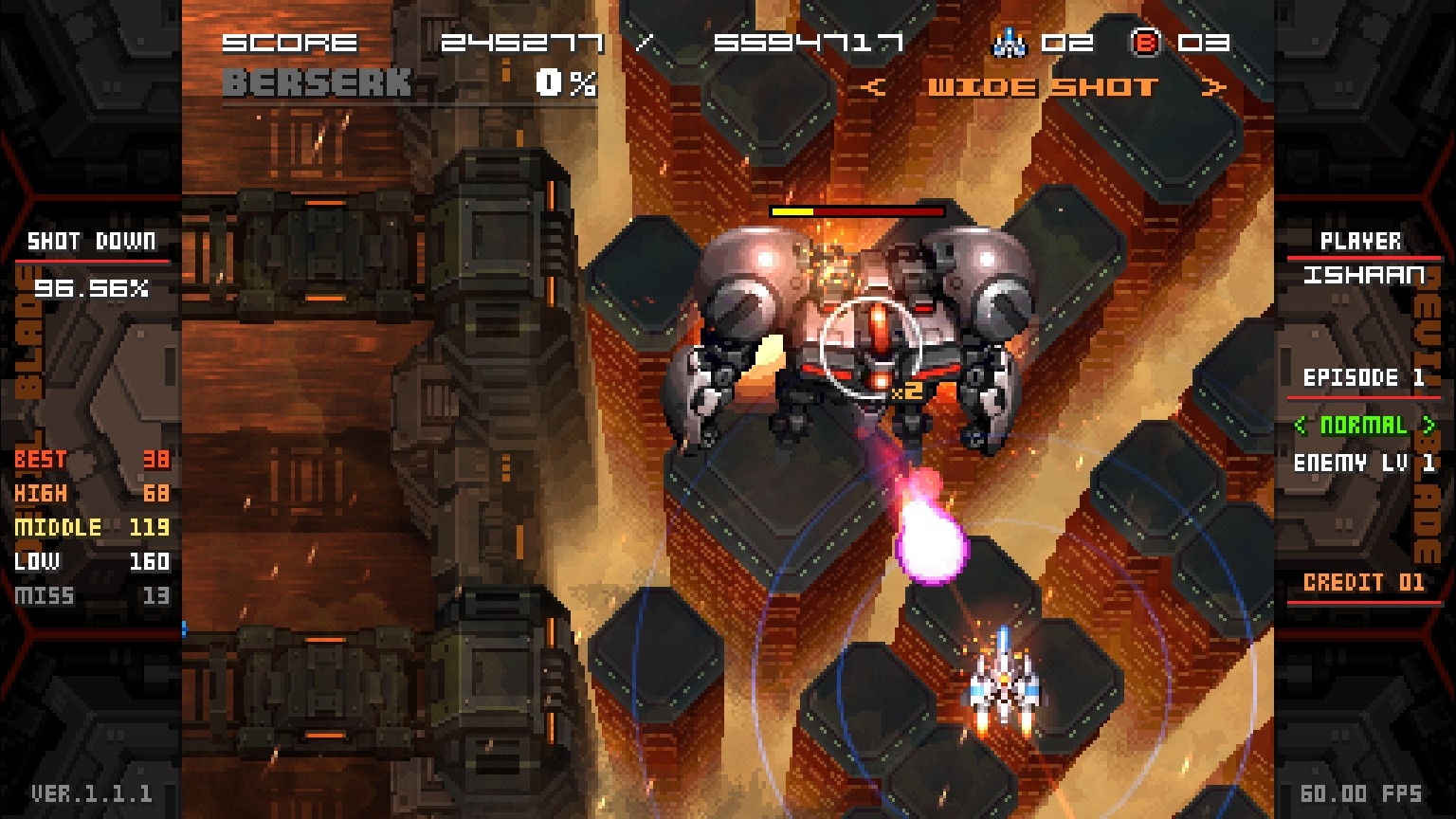The image size is (1456, 819).
Task: Raise difficulty with the arrow right of Normal
Action: click(1429, 426)
